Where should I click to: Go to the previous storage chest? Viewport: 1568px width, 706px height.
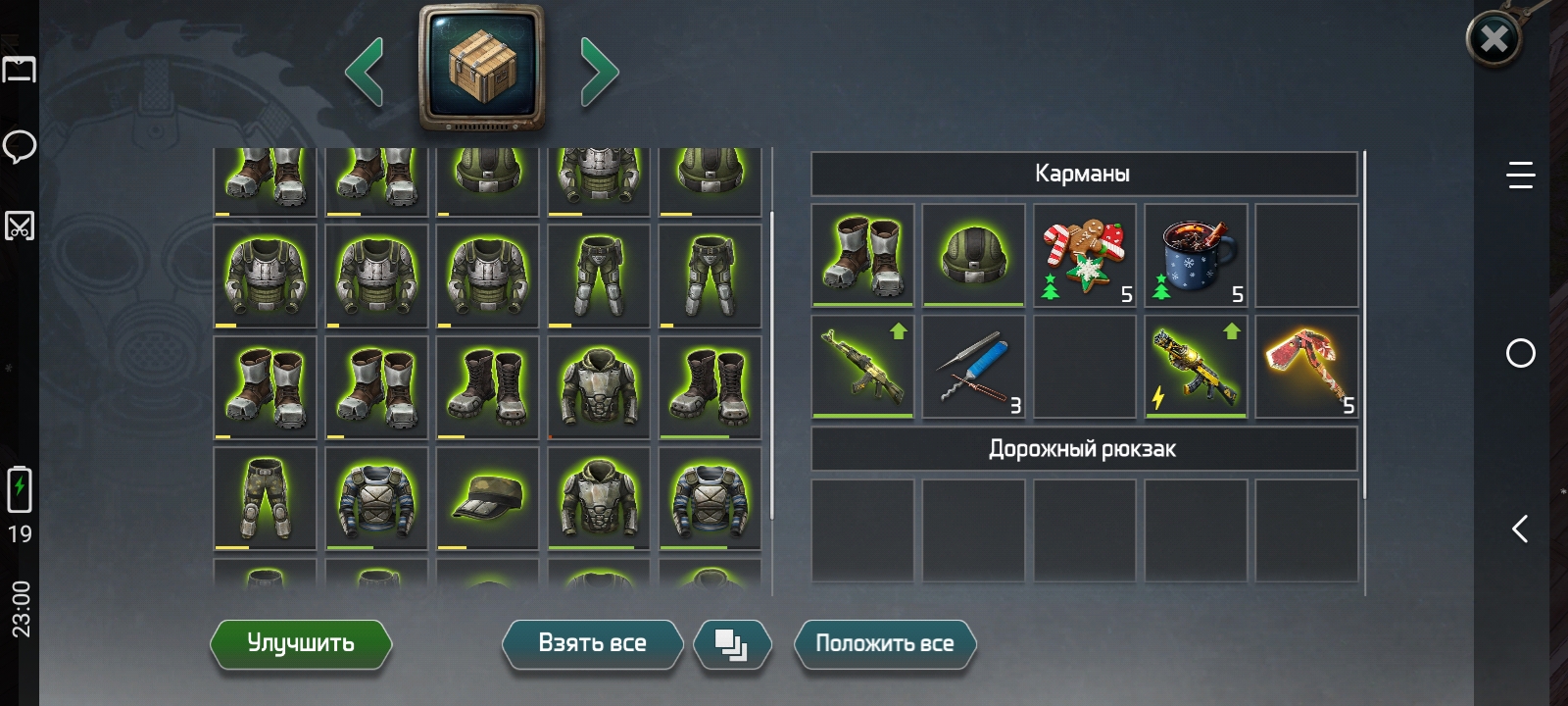point(365,72)
